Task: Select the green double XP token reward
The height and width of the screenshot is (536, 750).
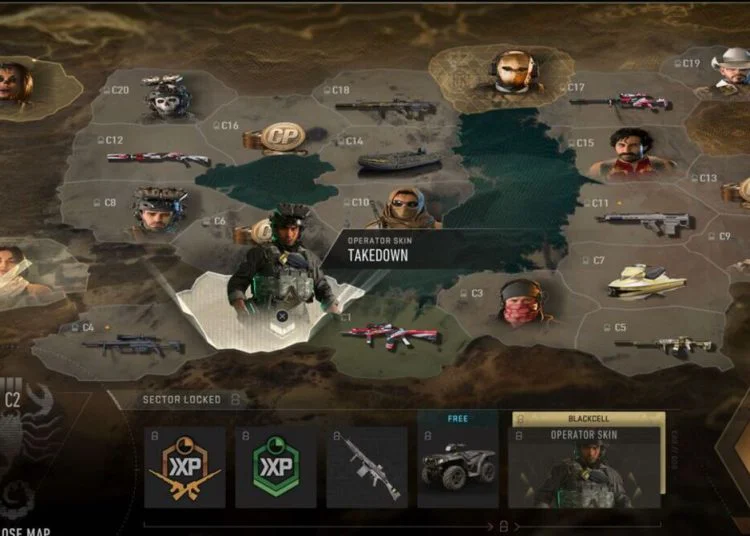Action: tap(276, 468)
